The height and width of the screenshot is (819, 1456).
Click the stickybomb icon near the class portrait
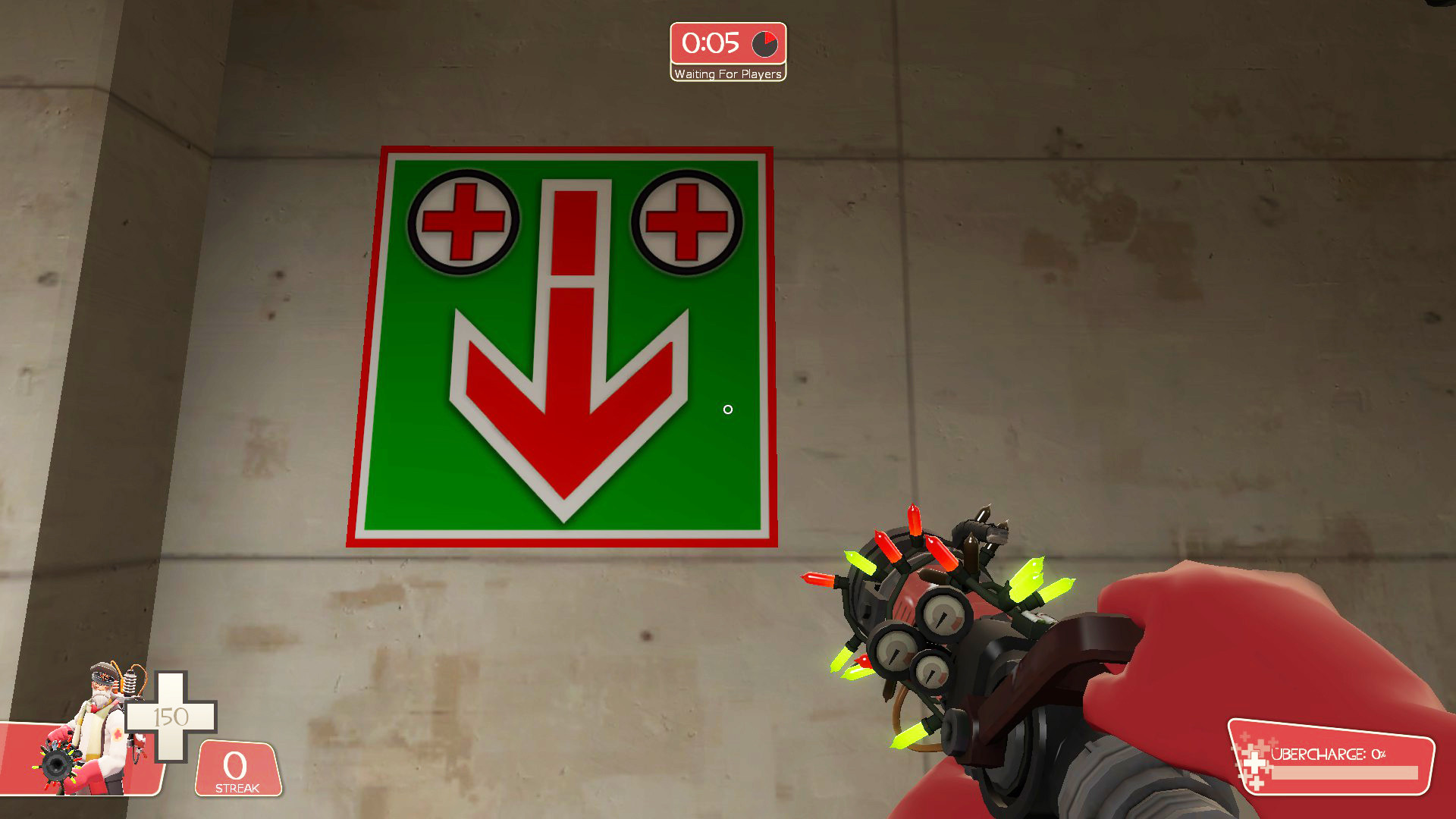pyautogui.click(x=57, y=766)
